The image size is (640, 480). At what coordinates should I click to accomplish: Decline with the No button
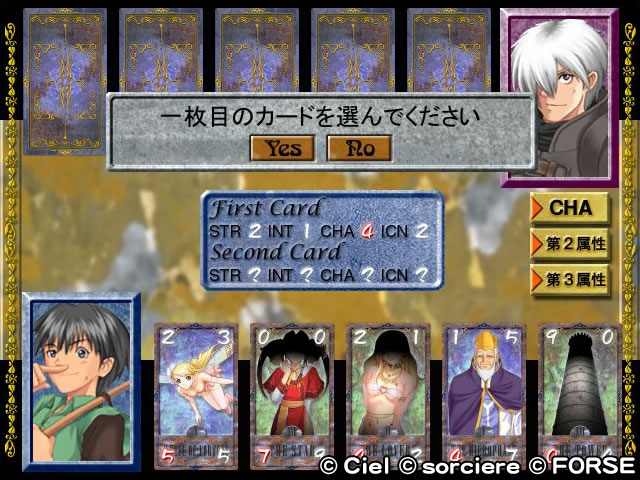[x=359, y=148]
